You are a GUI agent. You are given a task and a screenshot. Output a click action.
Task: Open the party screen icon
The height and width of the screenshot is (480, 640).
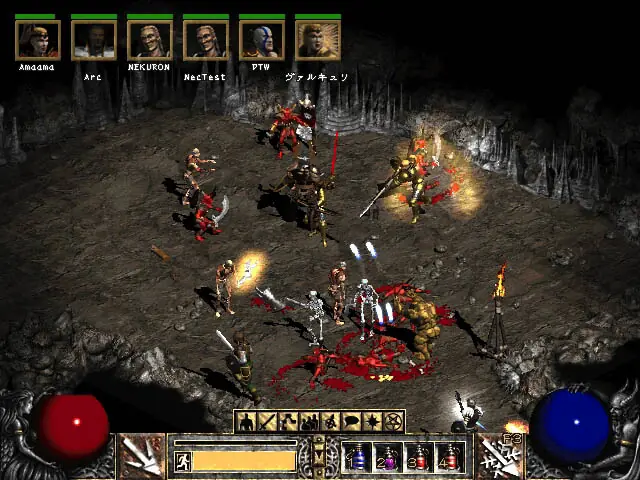coord(309,422)
